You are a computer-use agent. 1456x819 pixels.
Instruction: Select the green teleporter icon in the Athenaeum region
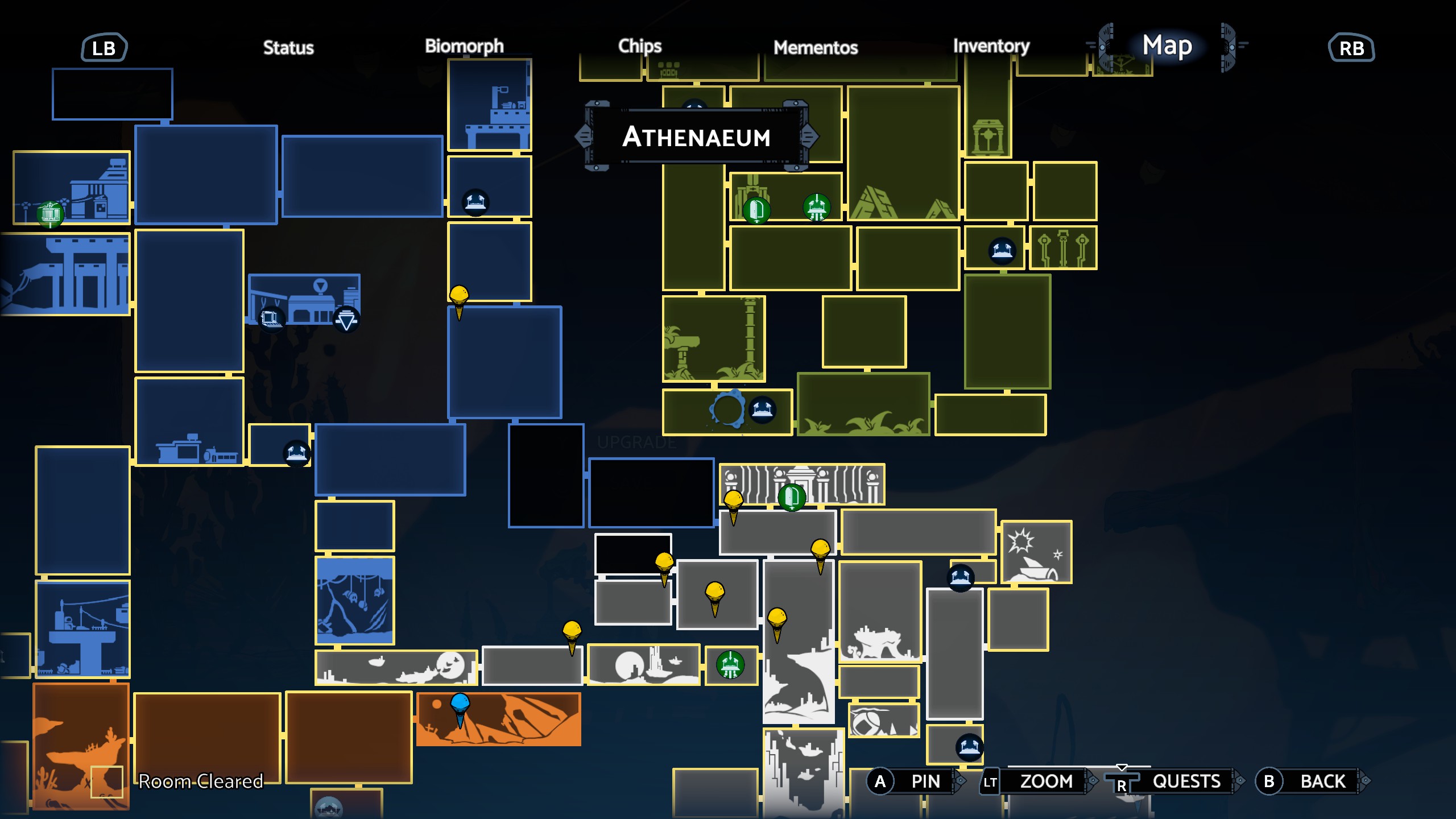click(817, 208)
